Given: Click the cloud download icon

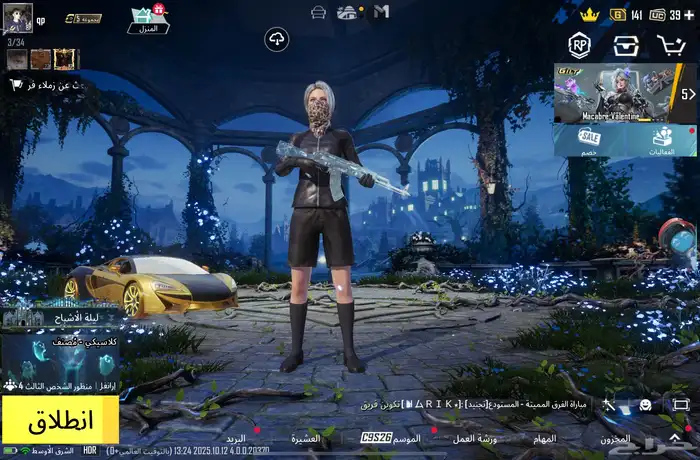Looking at the screenshot, I should coord(276,40).
